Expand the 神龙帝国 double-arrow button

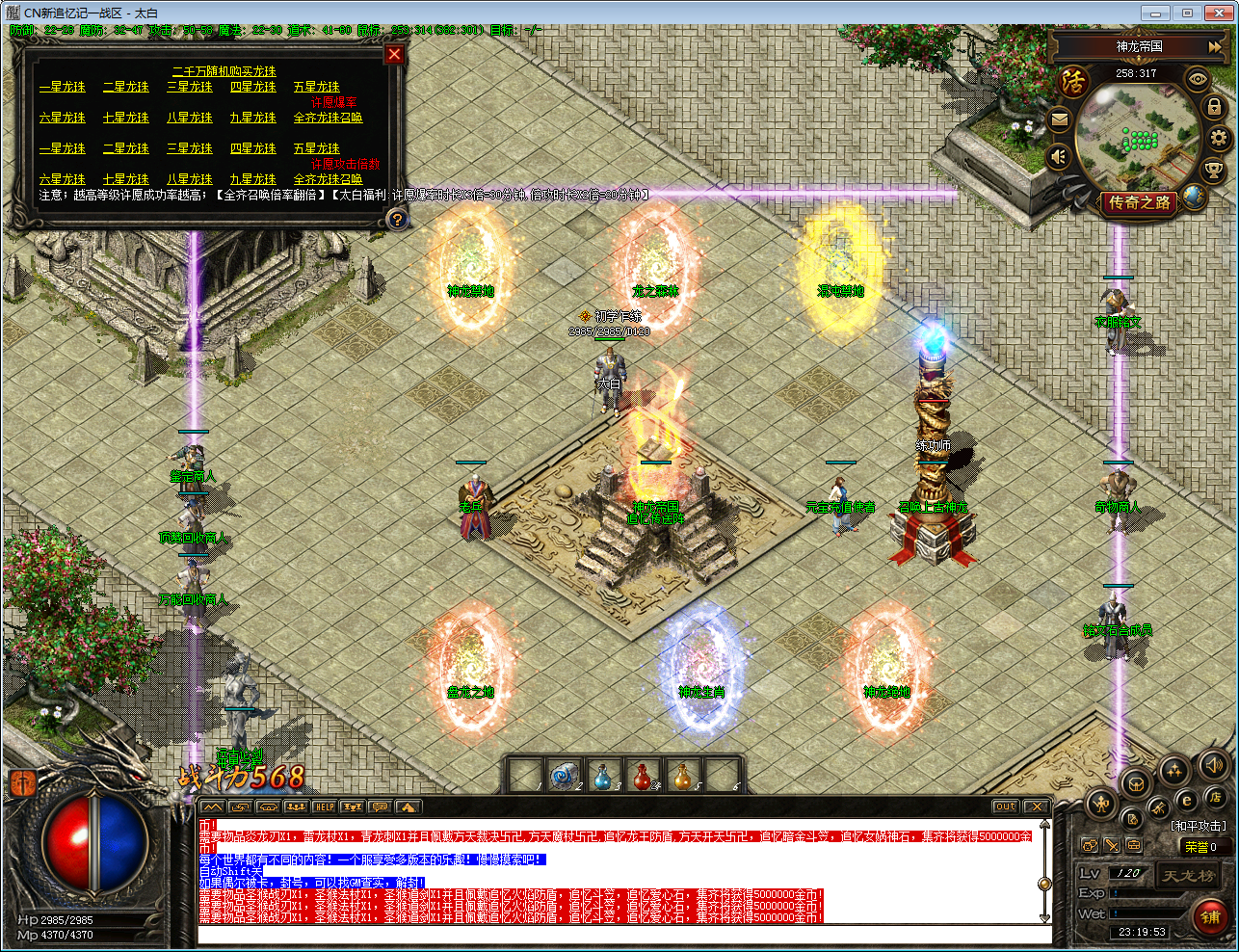coord(1215,46)
